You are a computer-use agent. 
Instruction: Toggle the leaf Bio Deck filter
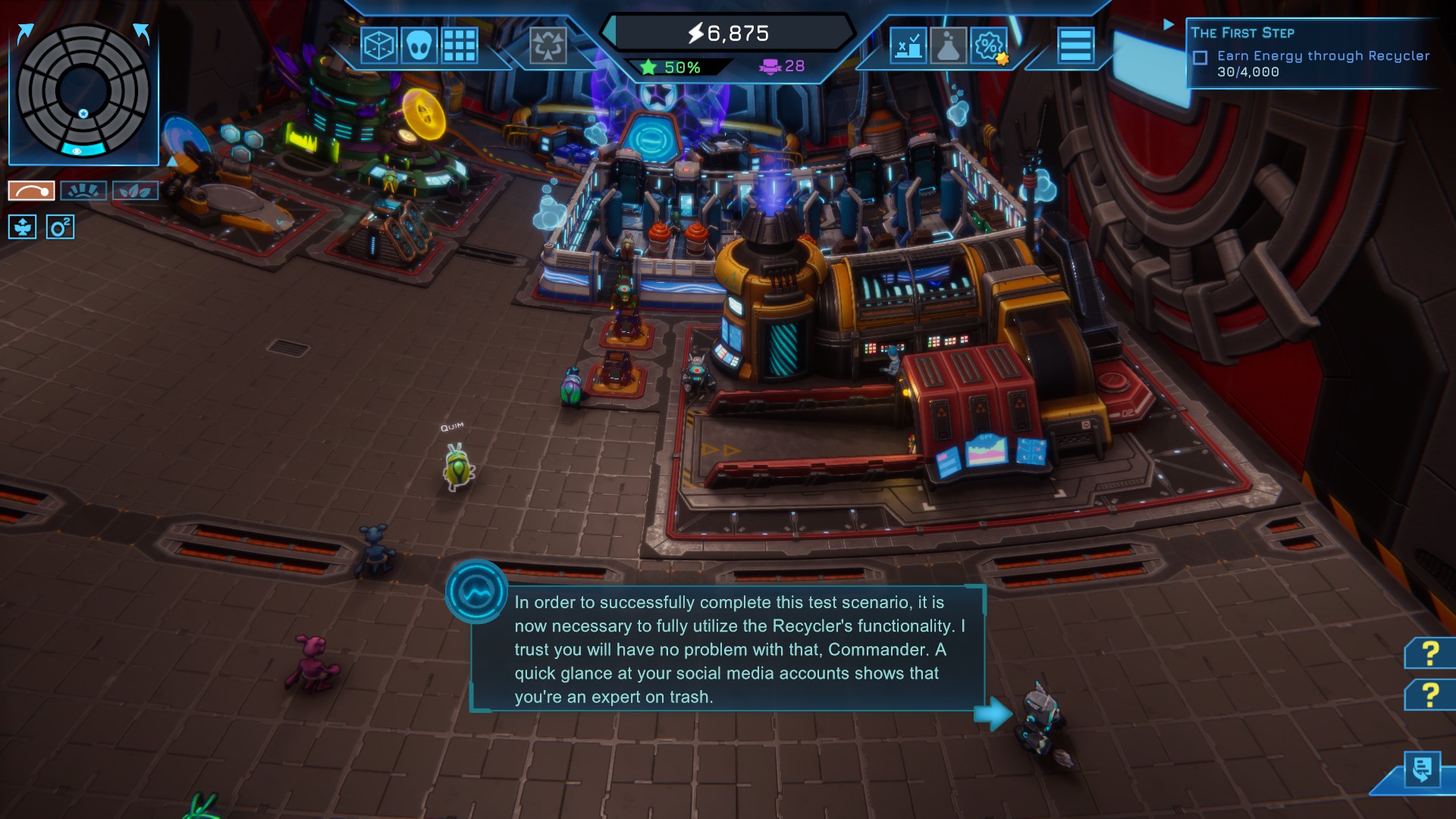point(136,190)
